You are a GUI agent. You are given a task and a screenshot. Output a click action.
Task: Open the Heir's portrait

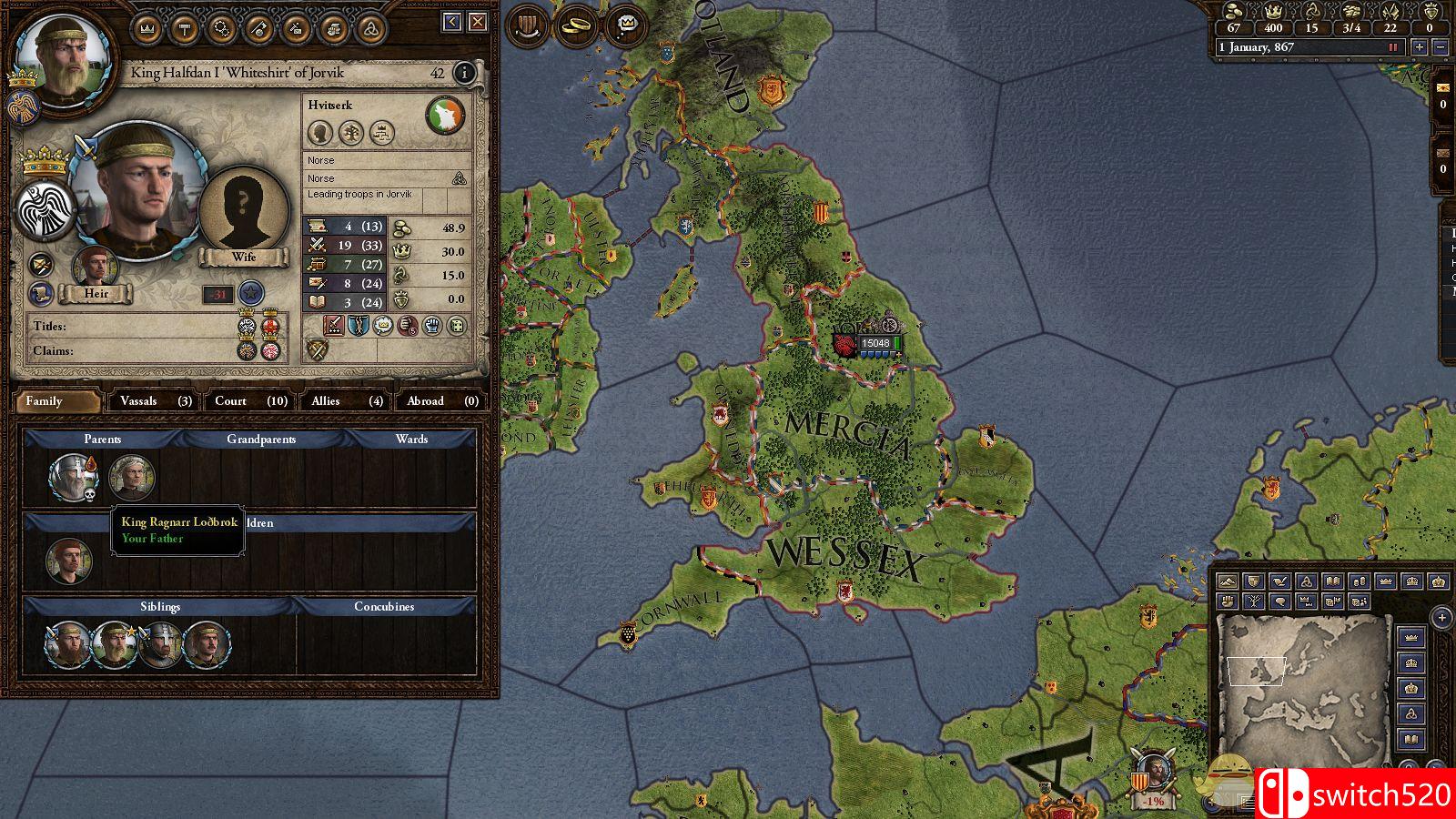[96, 267]
